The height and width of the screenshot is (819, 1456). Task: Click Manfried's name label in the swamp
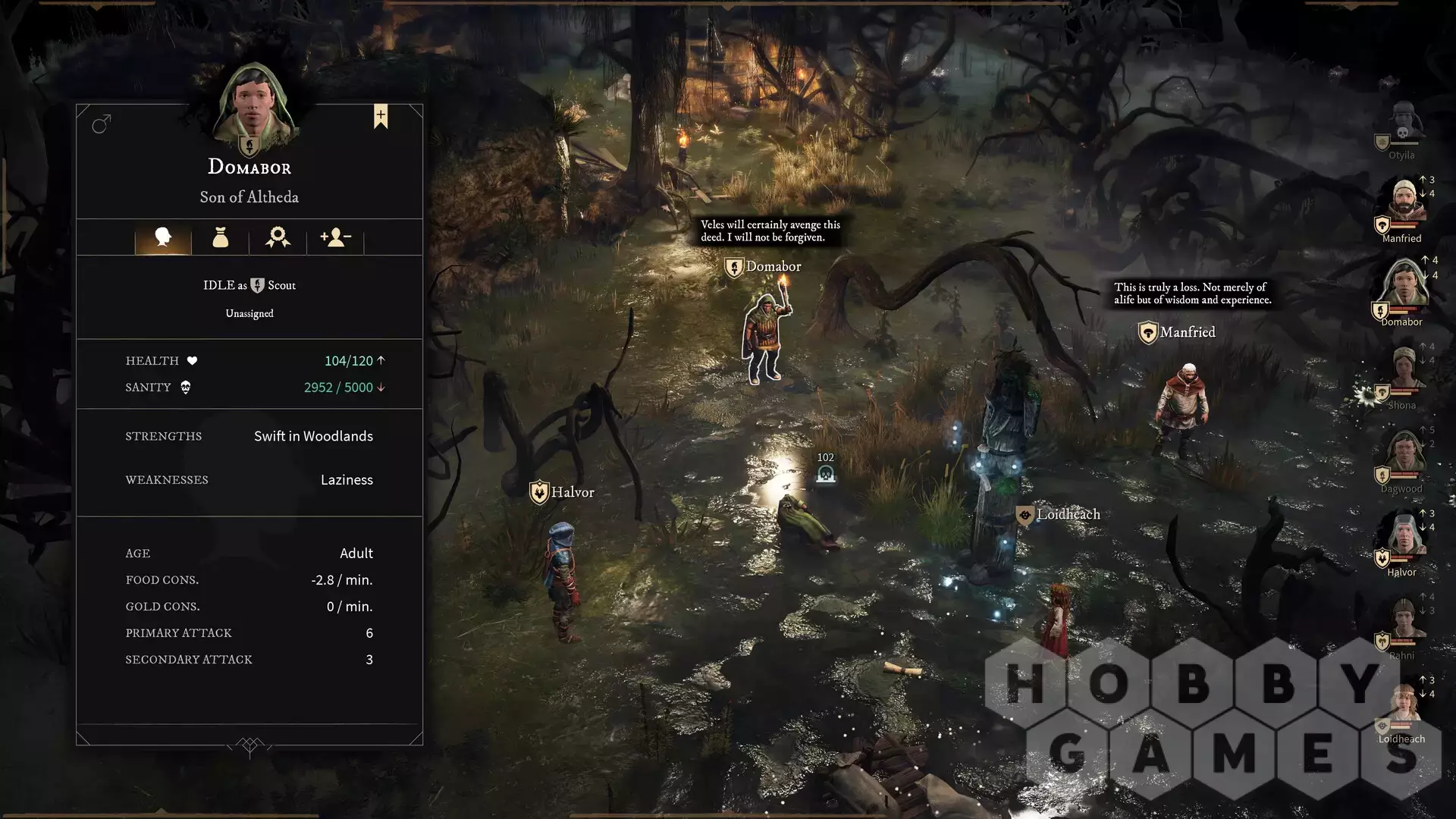(1187, 332)
